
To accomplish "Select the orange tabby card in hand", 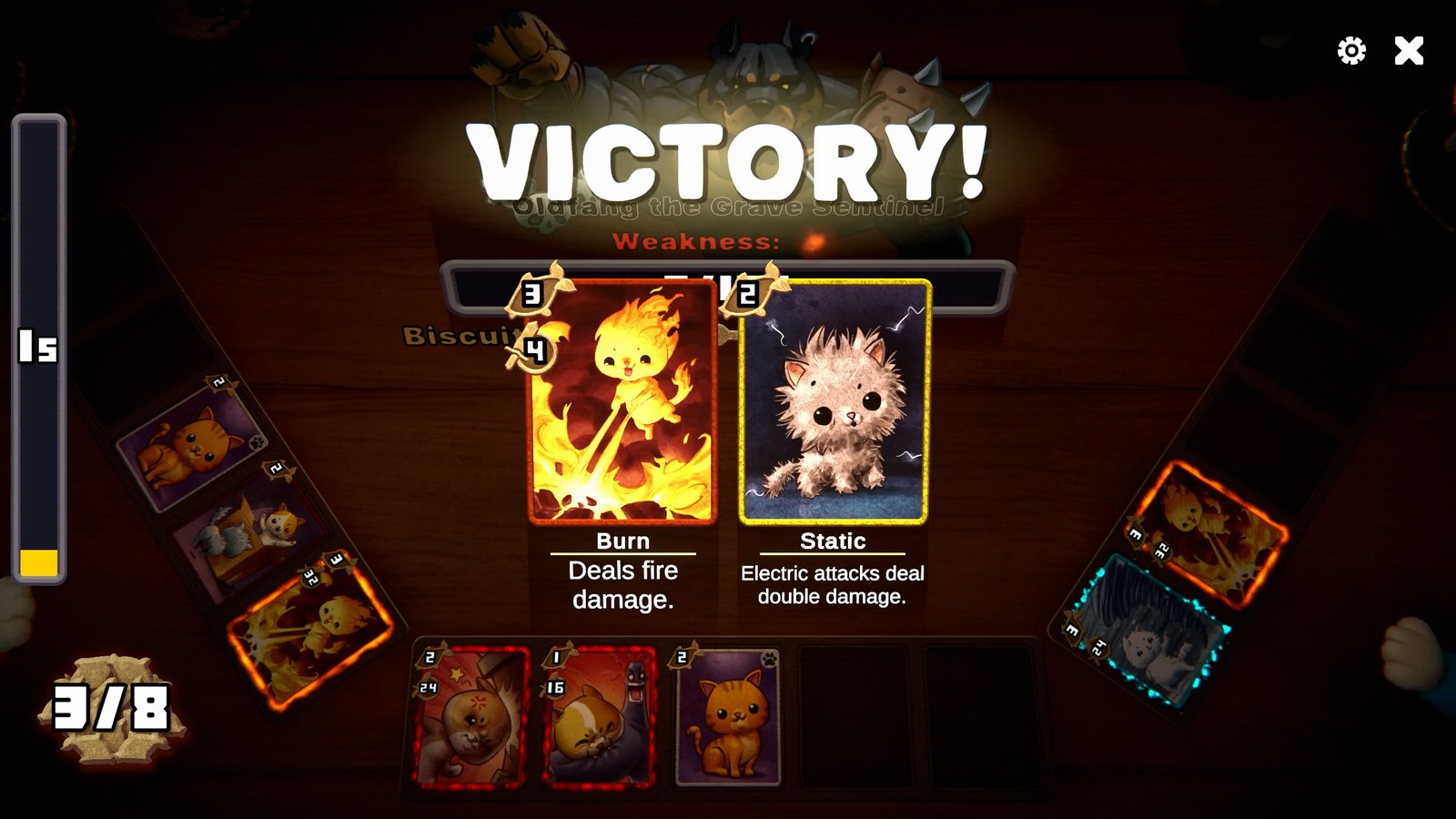I will (x=728, y=719).
